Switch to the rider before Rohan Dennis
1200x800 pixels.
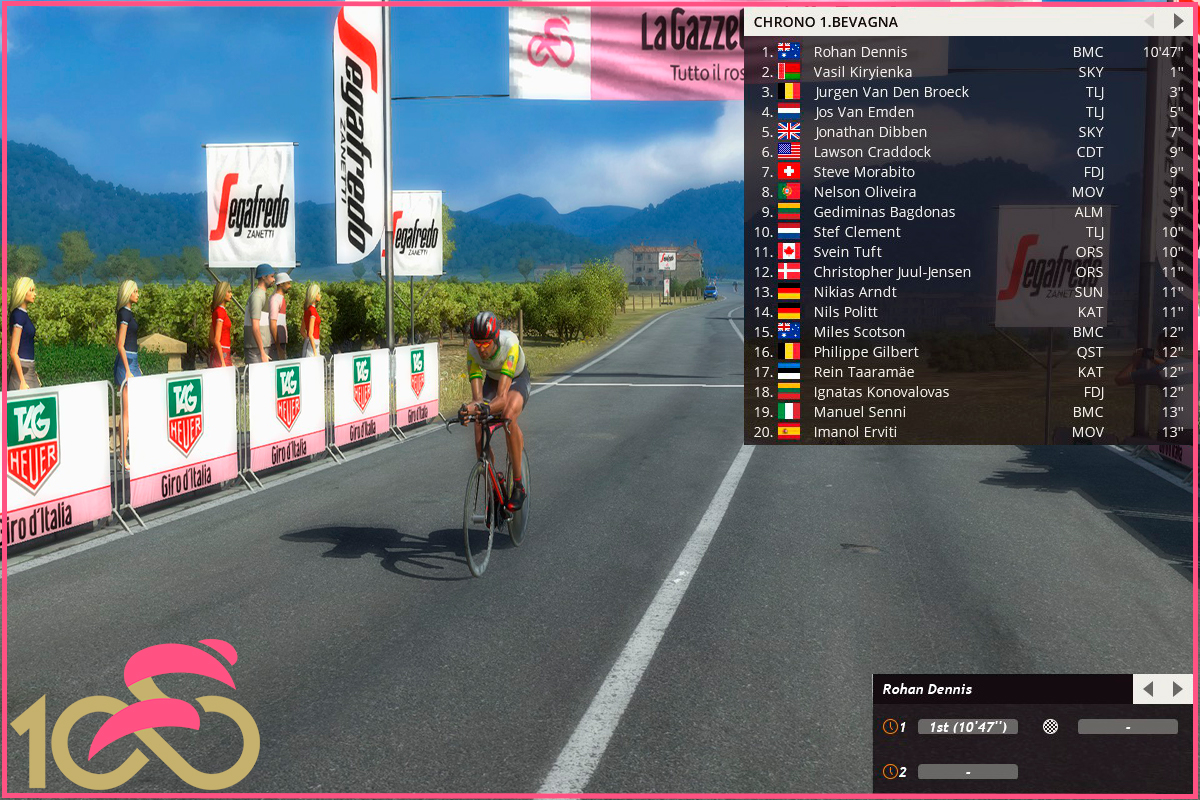pos(1148,689)
